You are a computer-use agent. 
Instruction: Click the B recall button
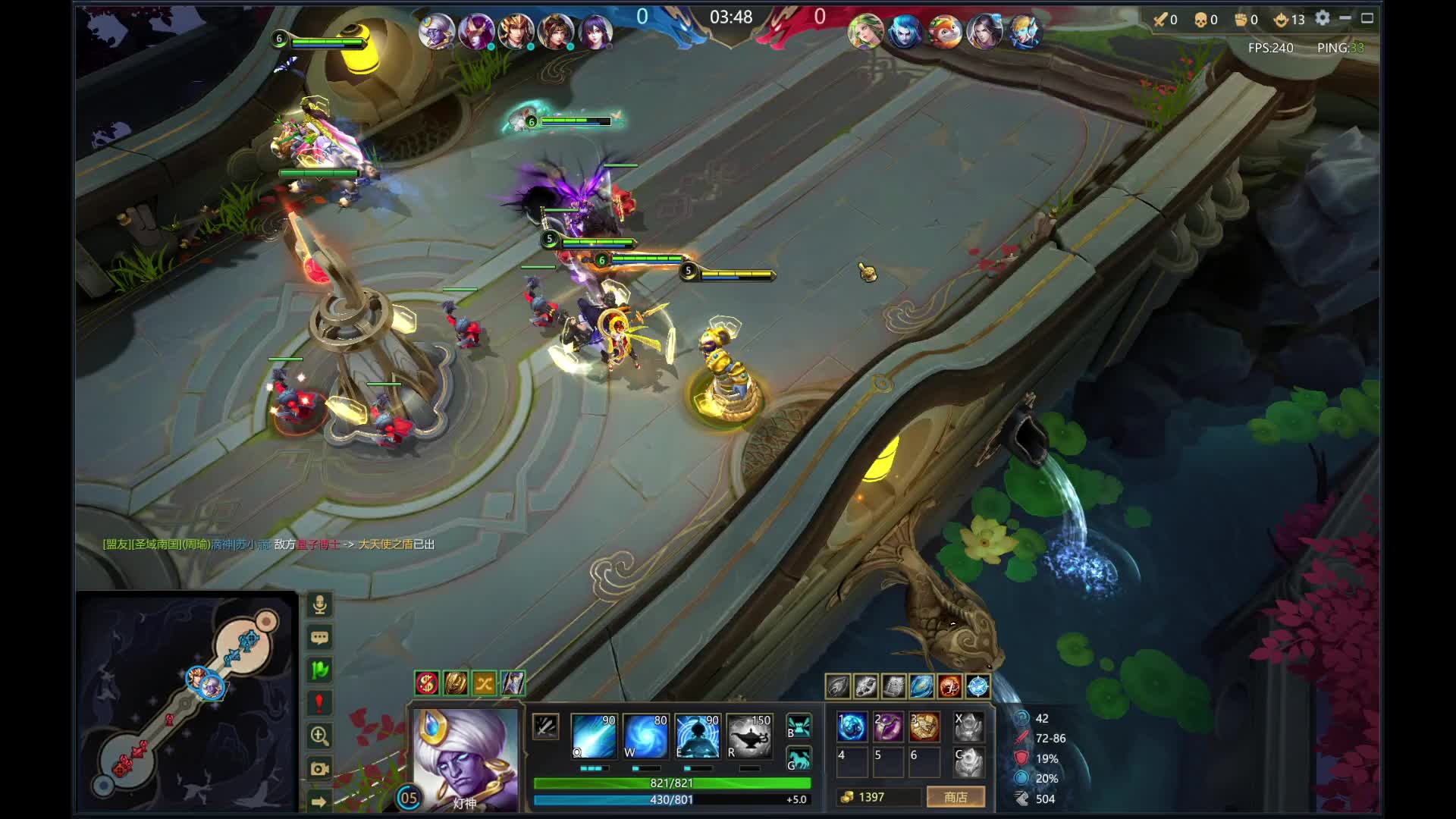tap(799, 726)
